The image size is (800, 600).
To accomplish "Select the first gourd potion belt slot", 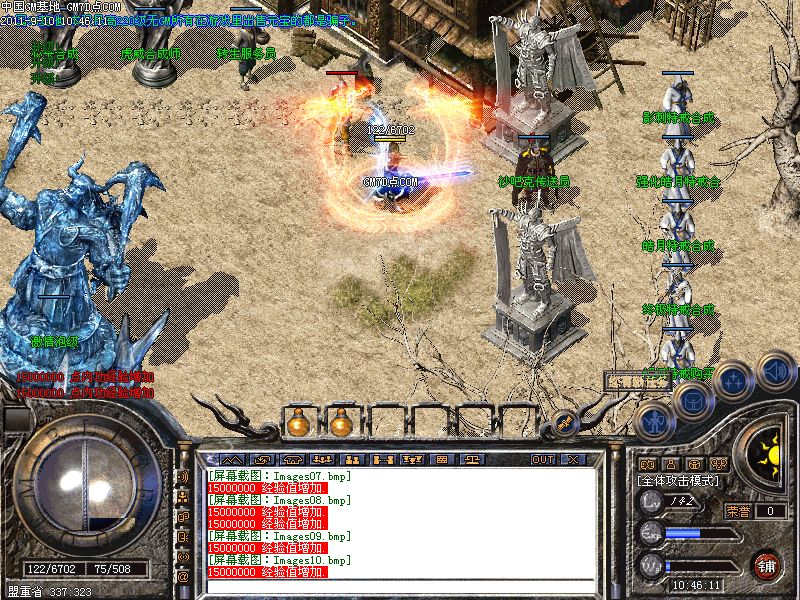I will 296,423.
